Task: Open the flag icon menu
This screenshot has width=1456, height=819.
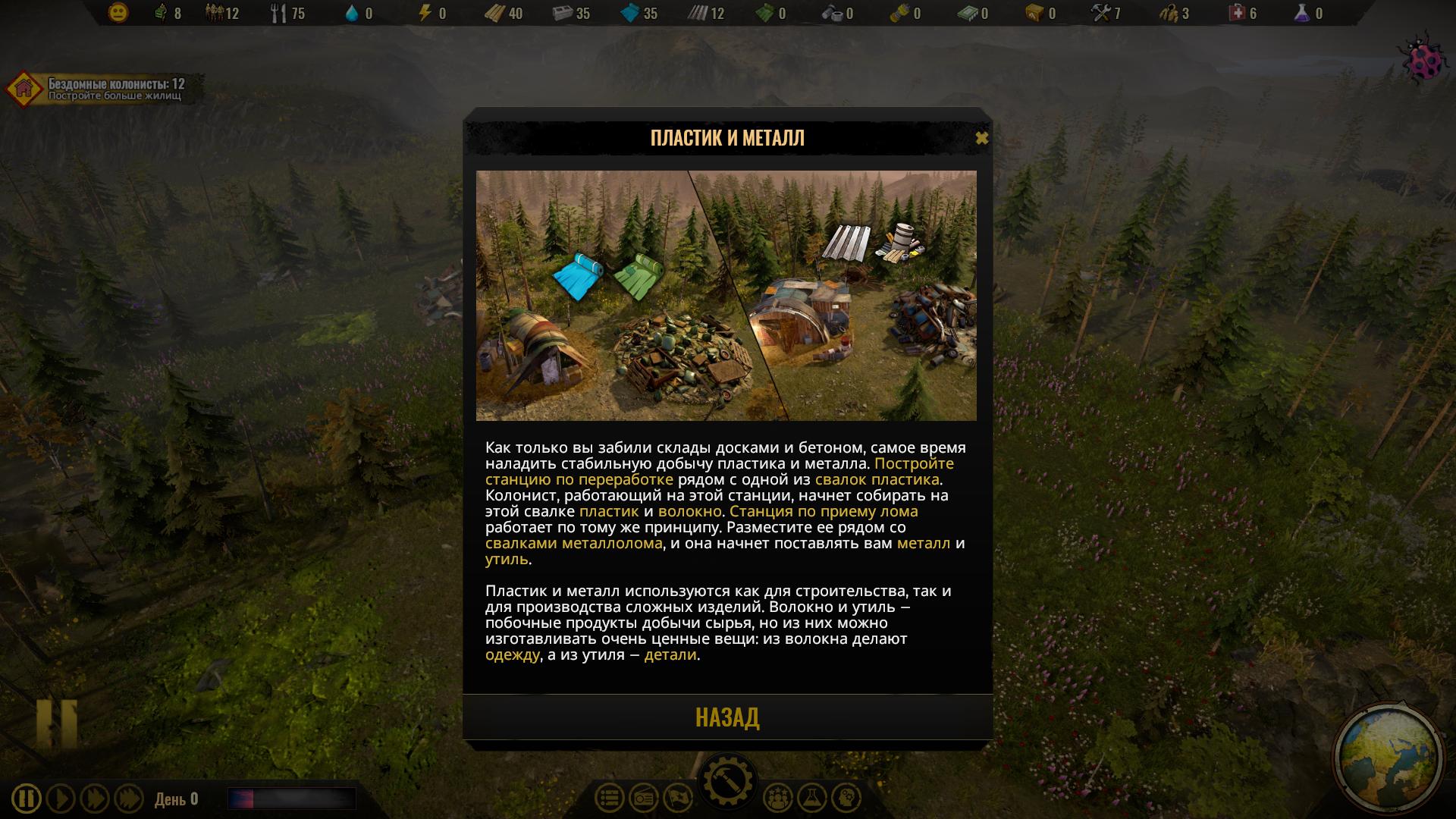Action: click(678, 798)
